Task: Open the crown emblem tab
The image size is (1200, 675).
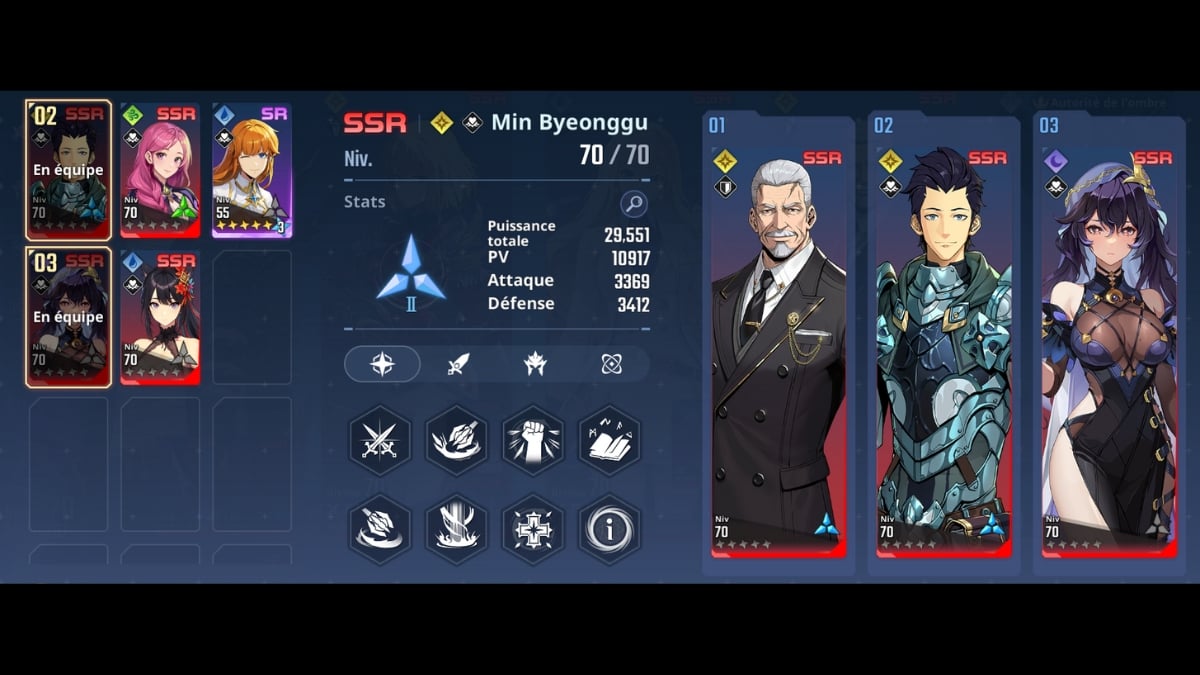Action: tap(535, 364)
